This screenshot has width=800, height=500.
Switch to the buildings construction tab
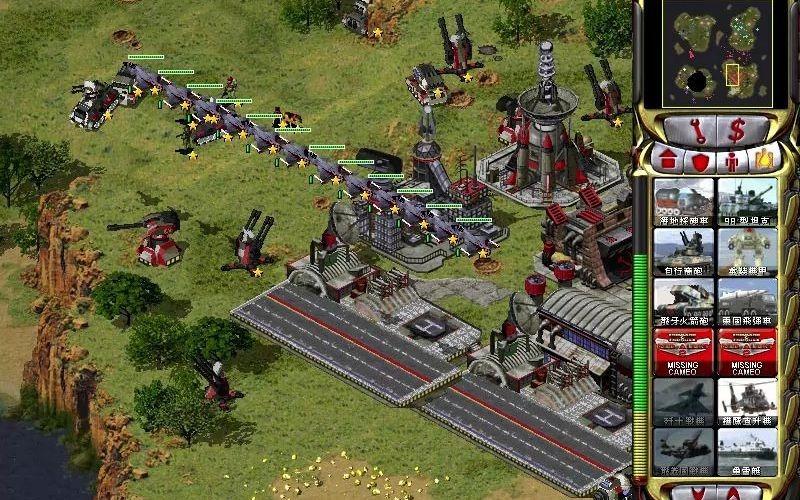coord(665,160)
